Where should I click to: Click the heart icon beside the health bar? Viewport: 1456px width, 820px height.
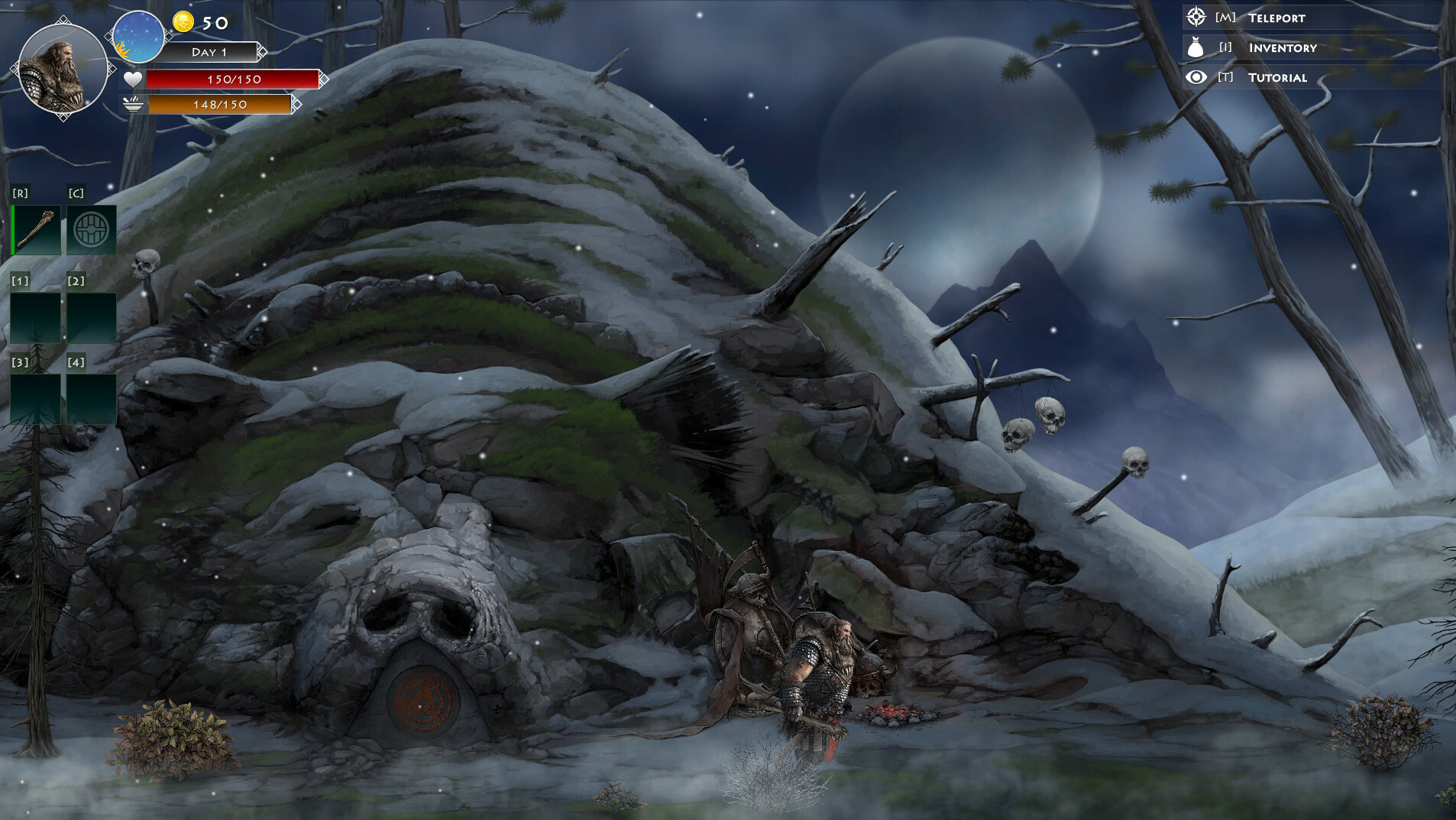tap(131, 78)
